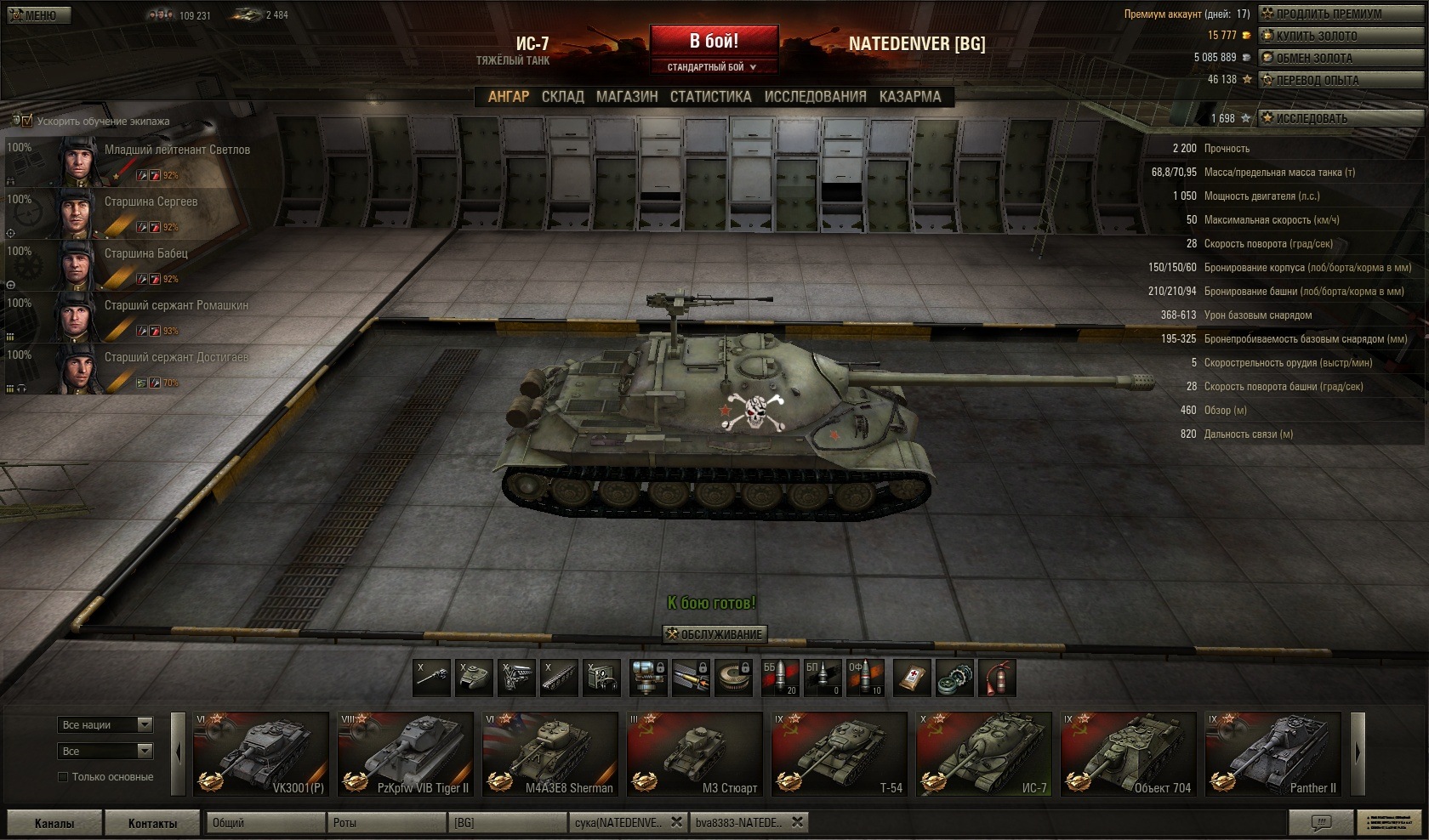1429x840 pixels.
Task: Switch to the СКЛАД tab
Action: 562,97
